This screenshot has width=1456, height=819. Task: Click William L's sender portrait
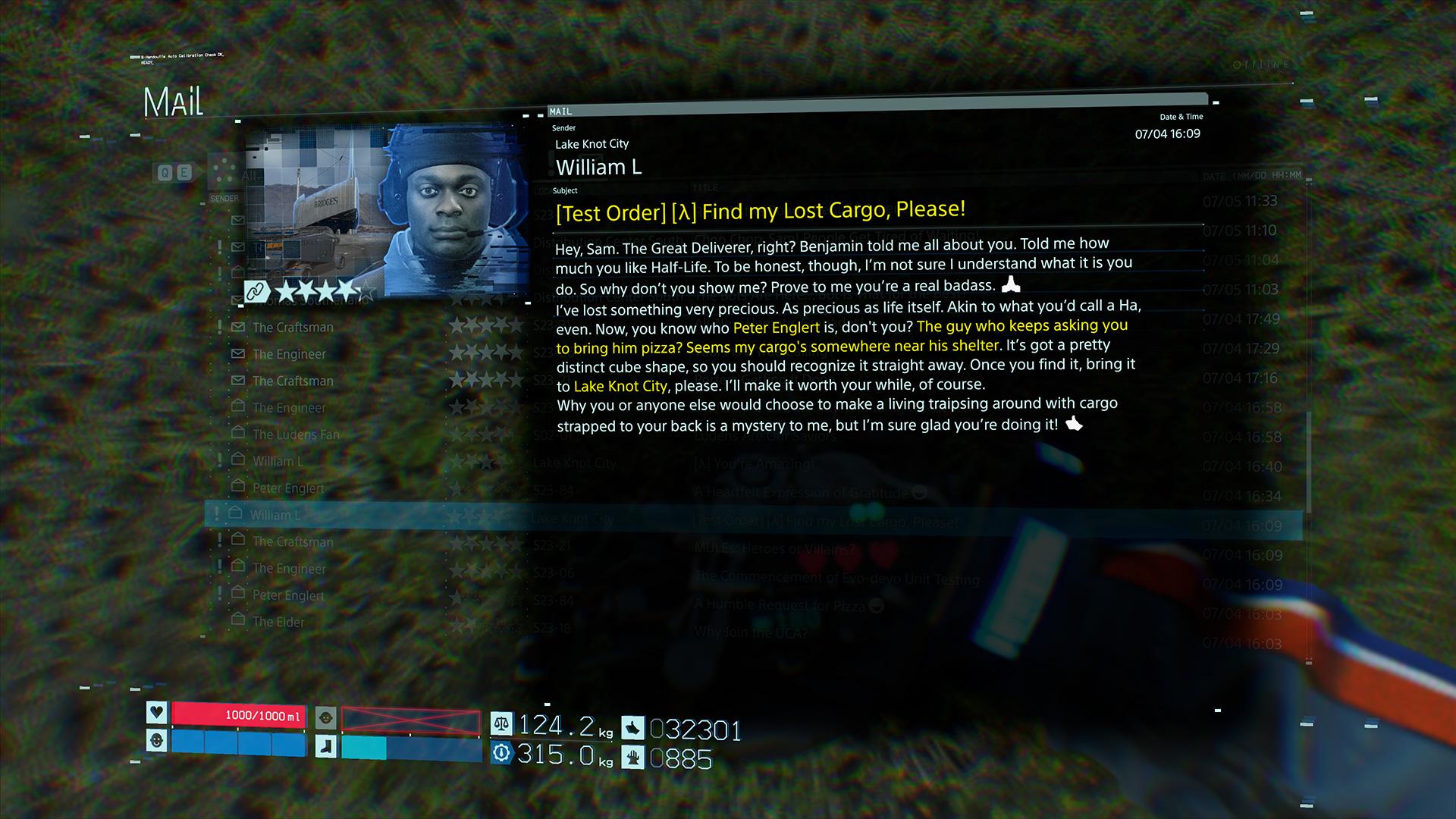tap(455, 209)
